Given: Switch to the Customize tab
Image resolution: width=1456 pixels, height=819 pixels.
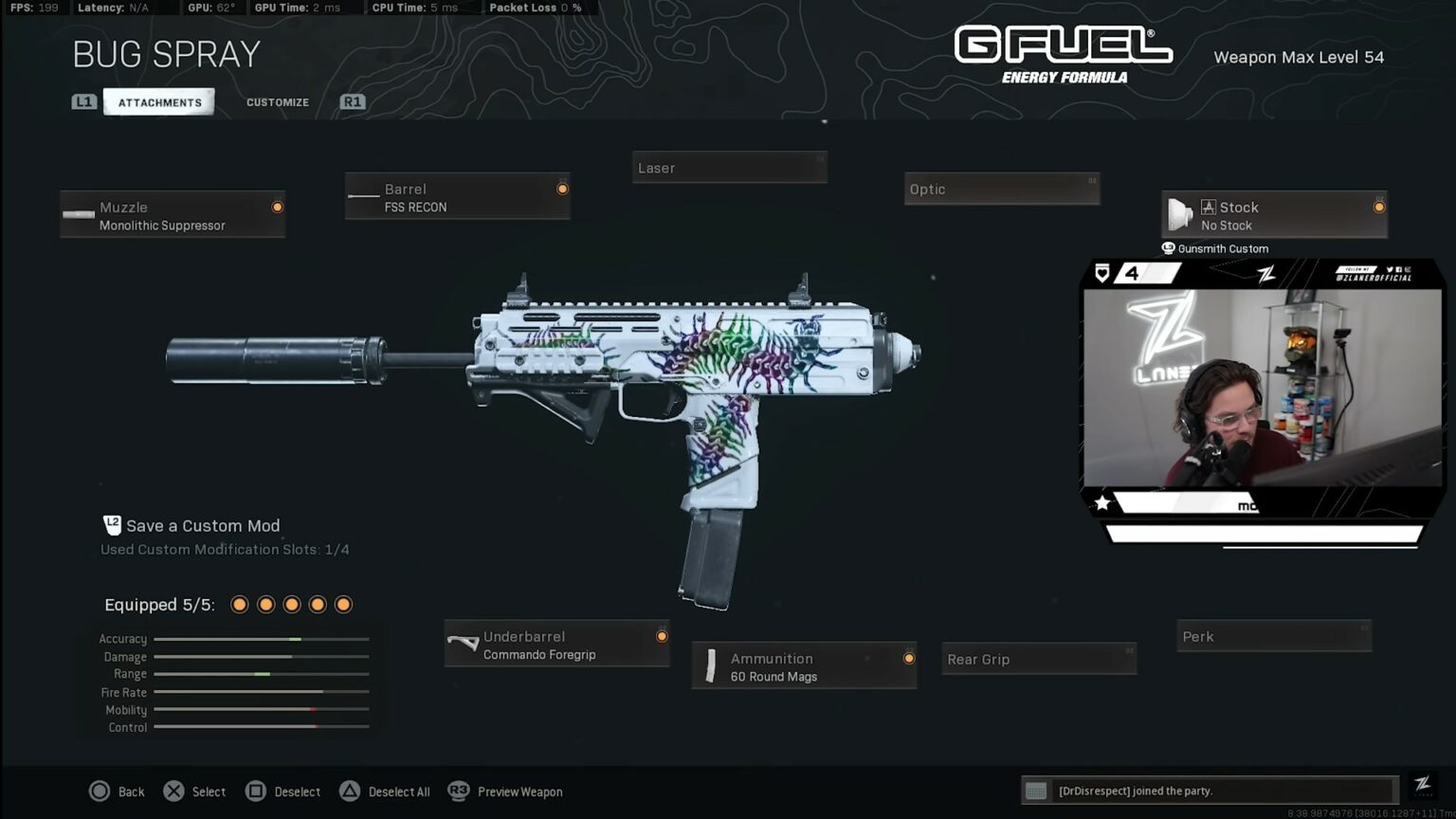Looking at the screenshot, I should 277,101.
